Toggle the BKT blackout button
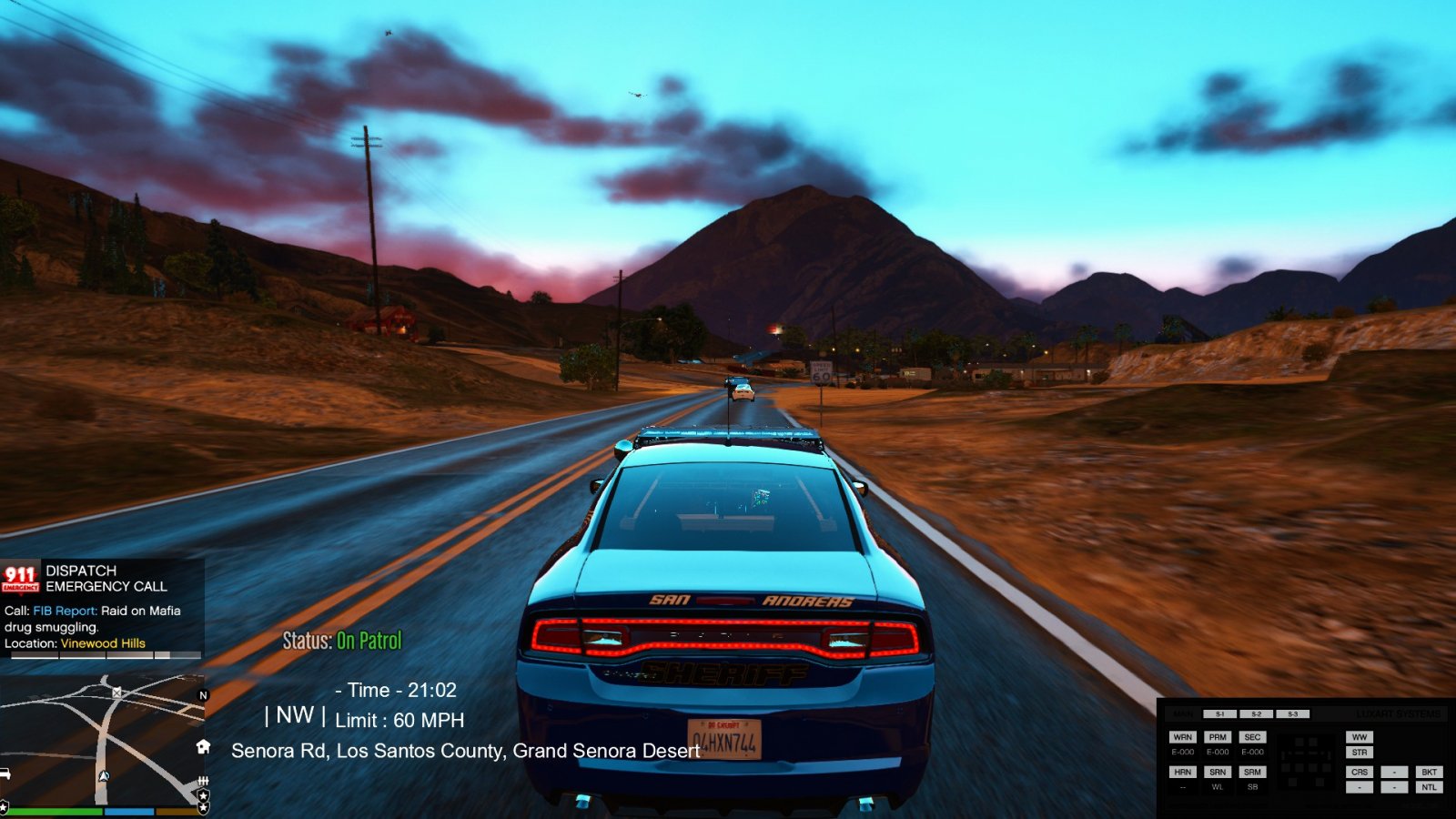 (1429, 772)
